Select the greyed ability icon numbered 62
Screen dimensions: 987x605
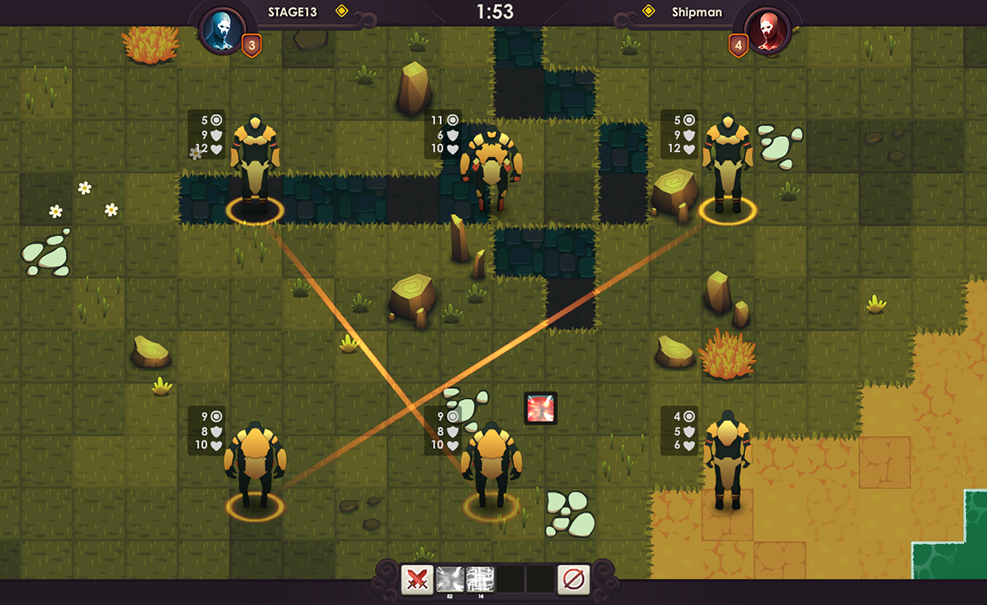(x=449, y=579)
